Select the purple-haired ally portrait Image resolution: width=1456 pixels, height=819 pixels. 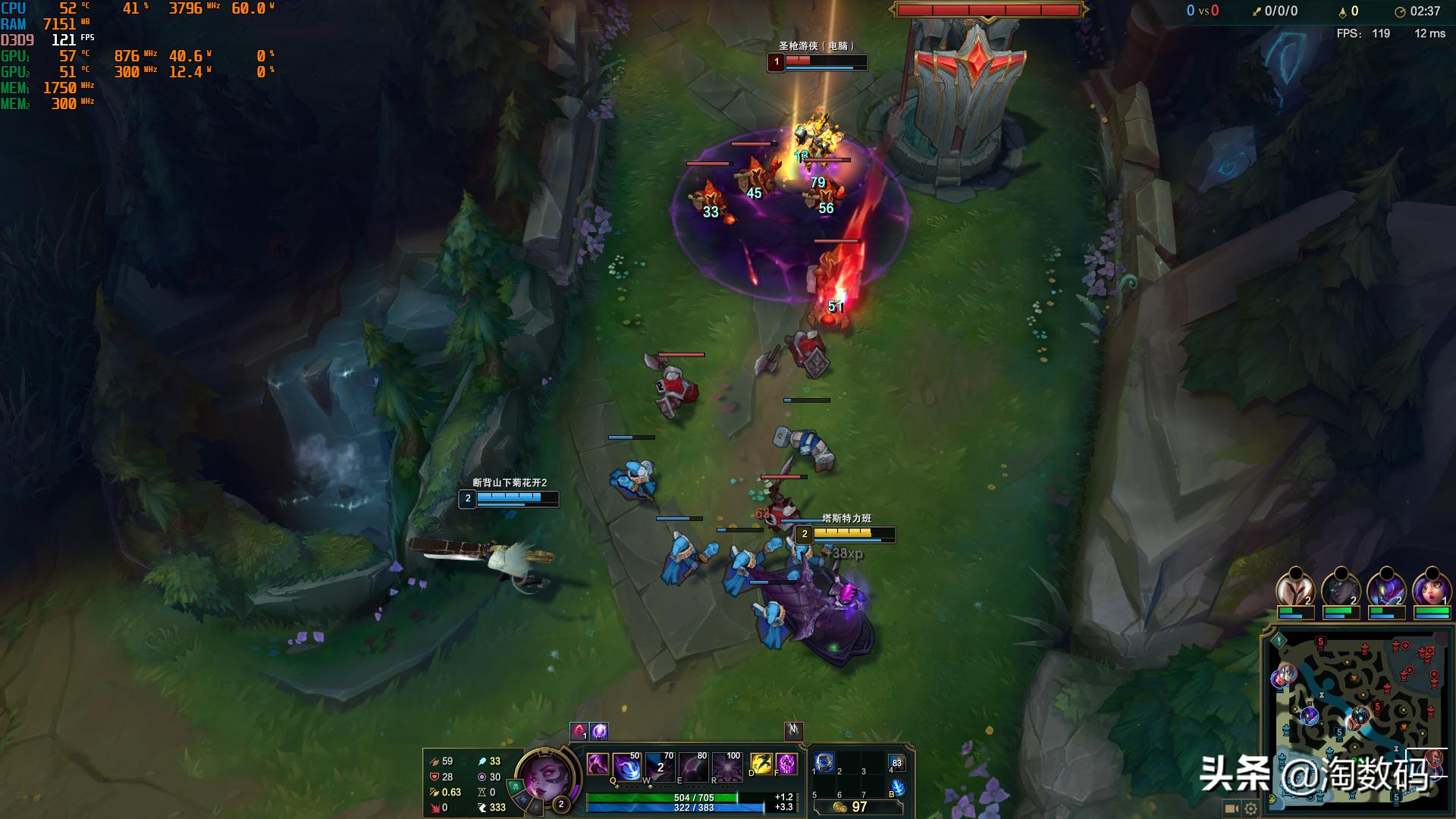[1431, 589]
